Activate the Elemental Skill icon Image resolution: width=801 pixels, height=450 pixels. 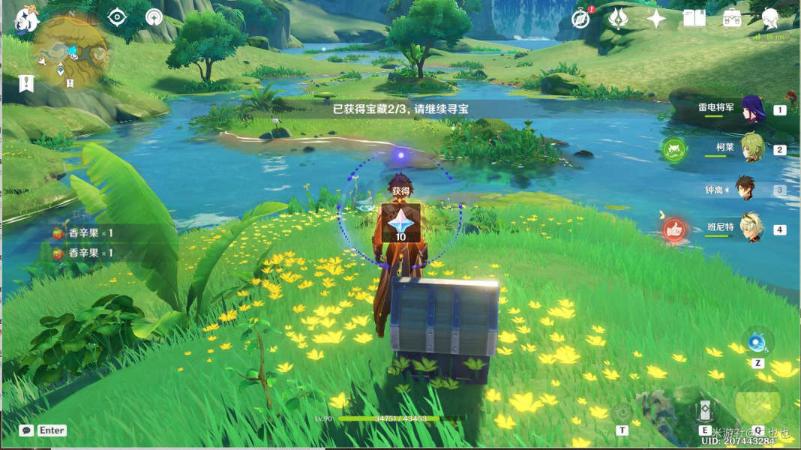(705, 411)
